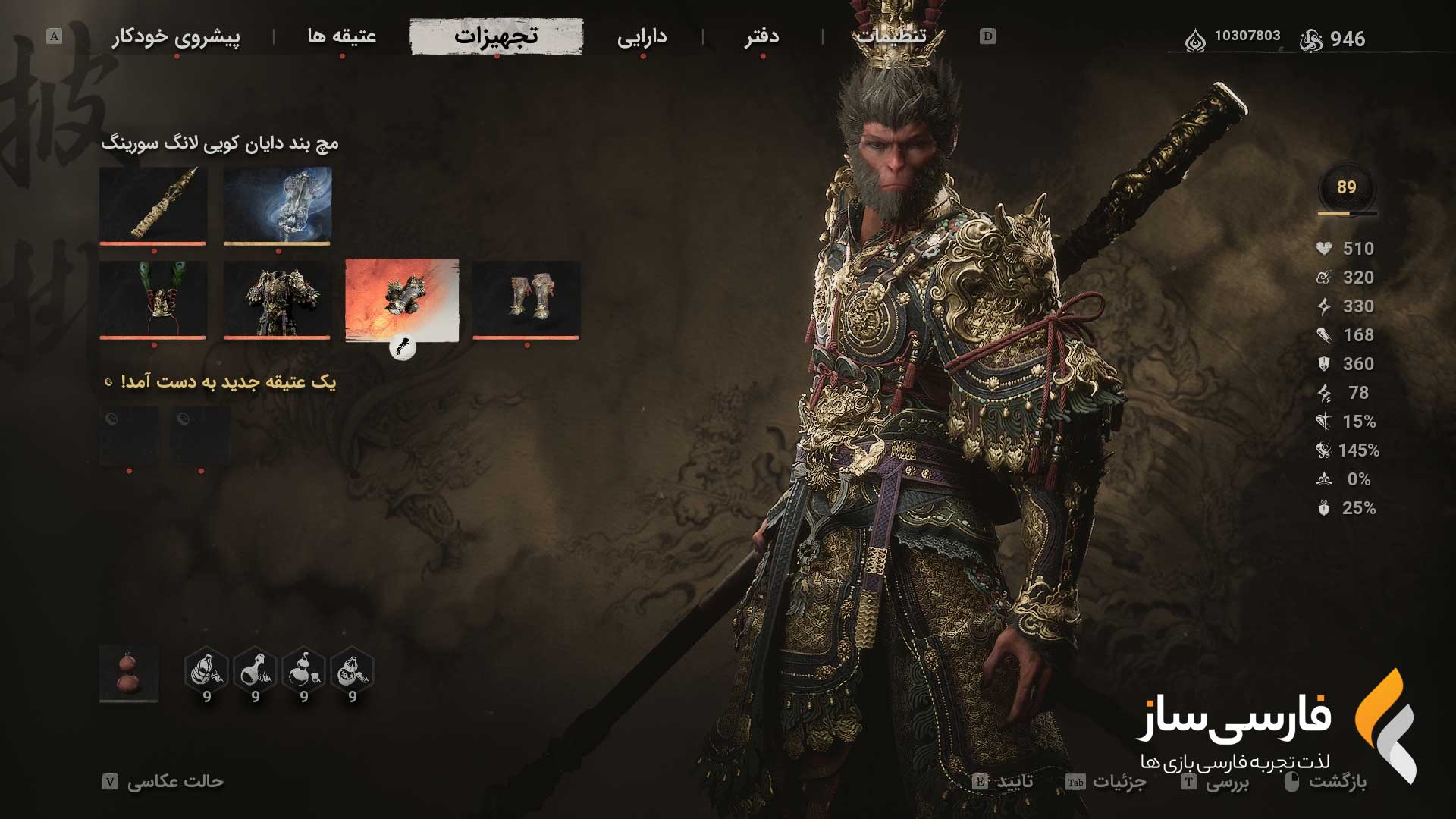Switch to the دارایی inventory tab
The image size is (1456, 819).
[x=642, y=36]
